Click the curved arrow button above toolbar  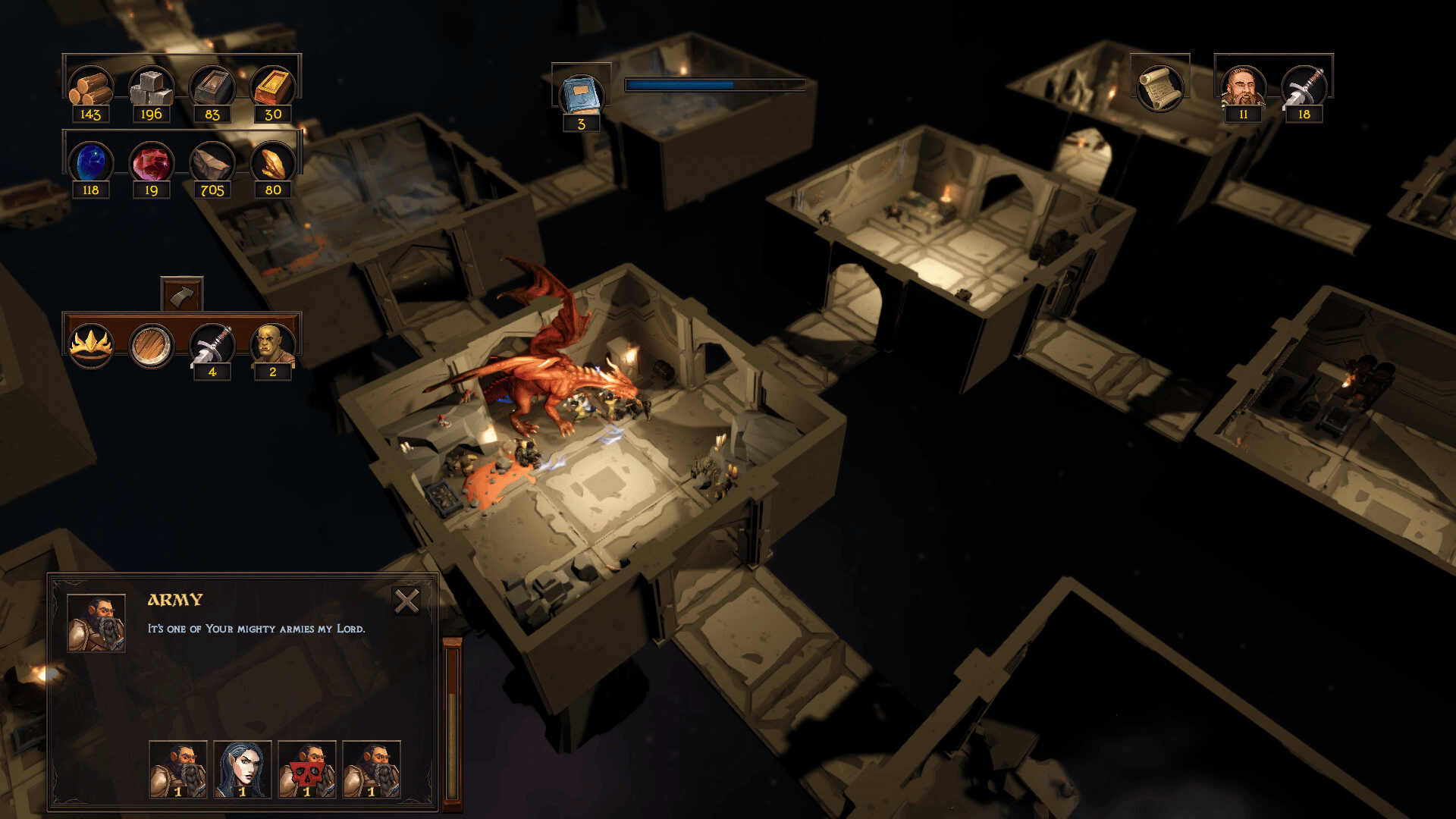pyautogui.click(x=182, y=294)
